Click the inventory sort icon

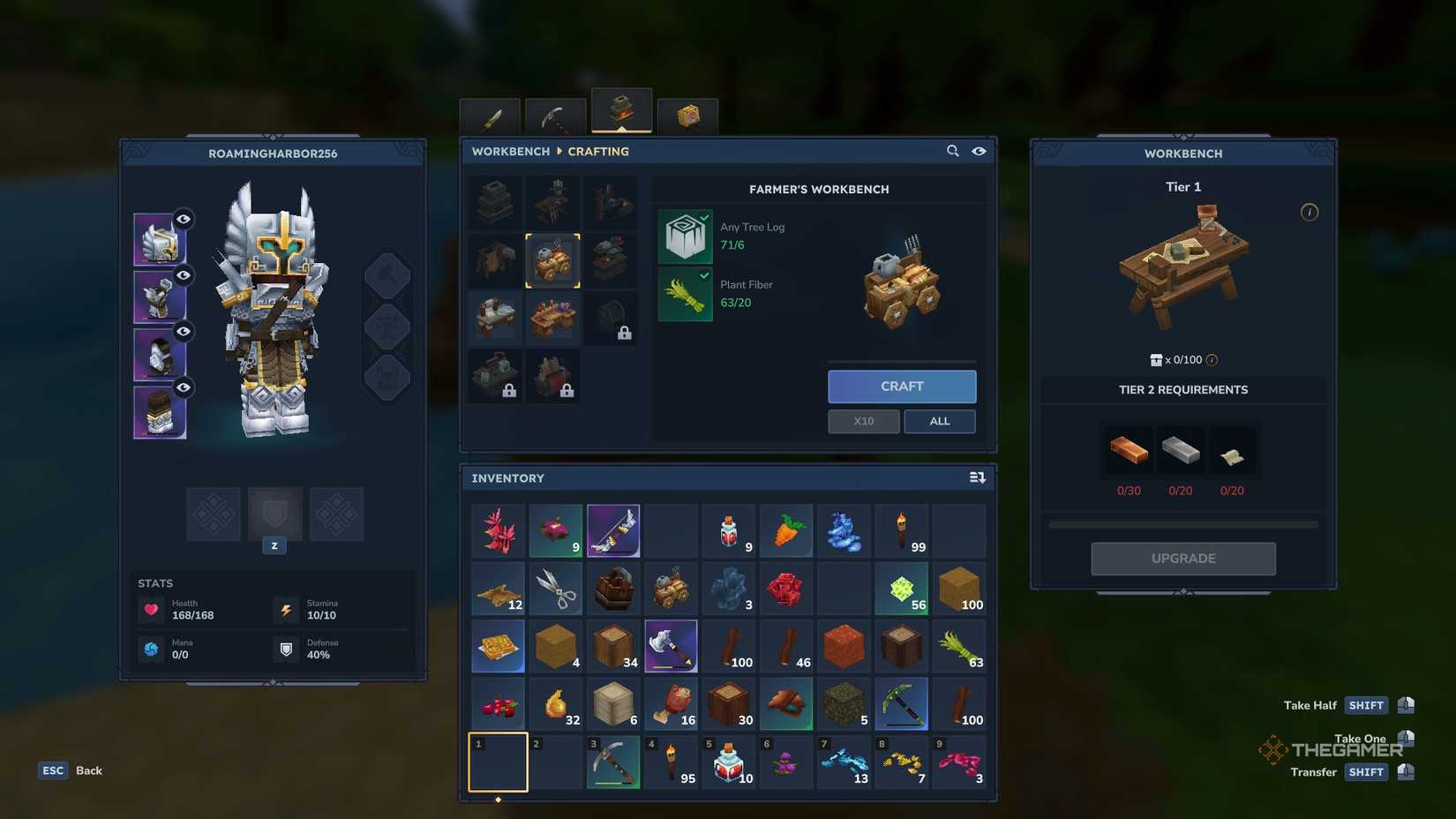pyautogui.click(x=978, y=477)
